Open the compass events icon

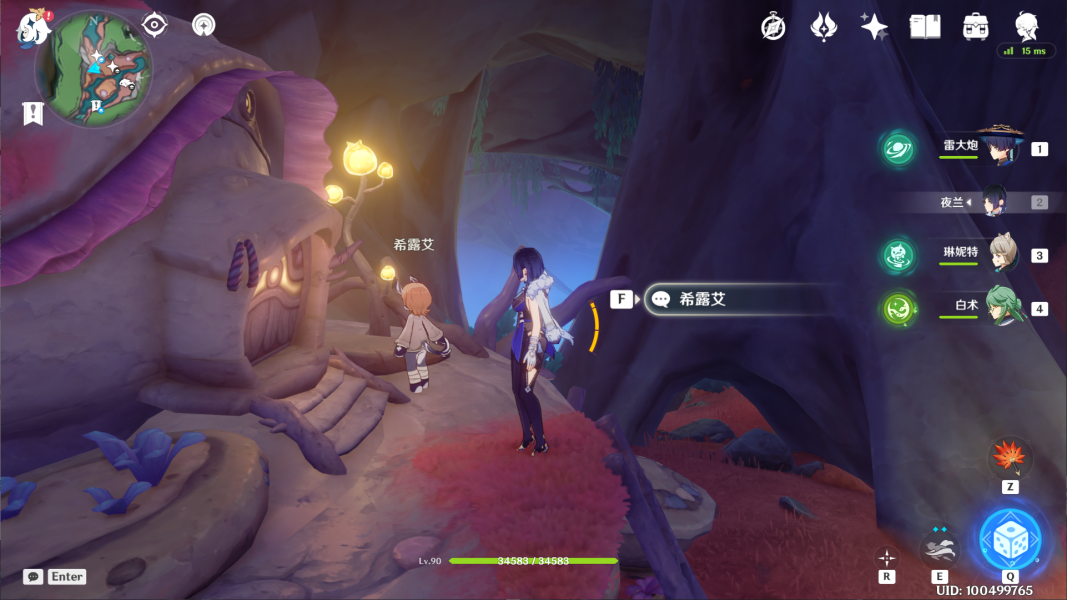click(x=773, y=27)
